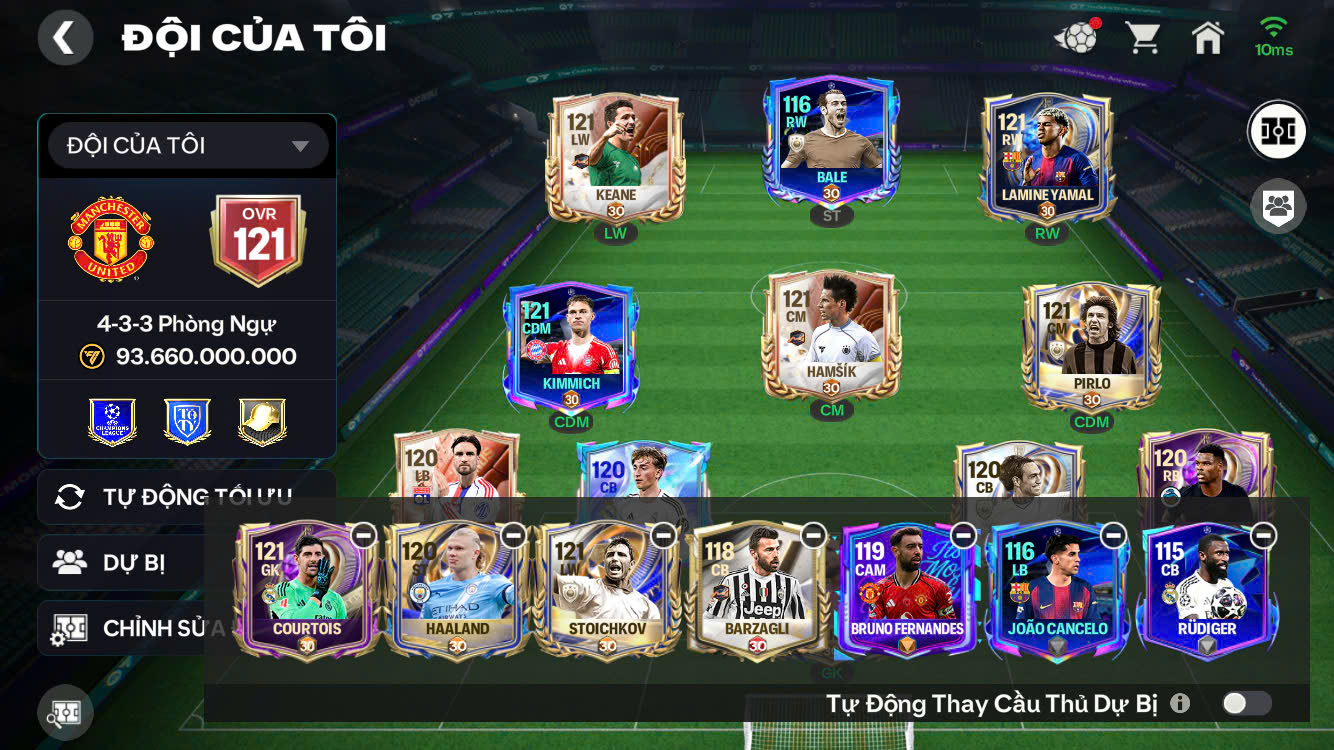Select the Keane LW player card
Viewport: 1334px width, 750px height.
pos(615,158)
